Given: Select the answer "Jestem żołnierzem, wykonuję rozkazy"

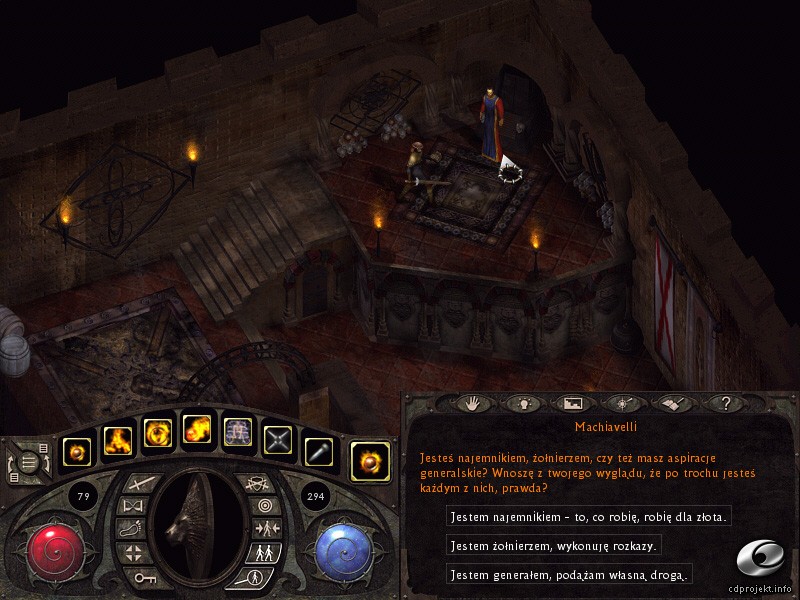Looking at the screenshot, I should (x=554, y=546).
